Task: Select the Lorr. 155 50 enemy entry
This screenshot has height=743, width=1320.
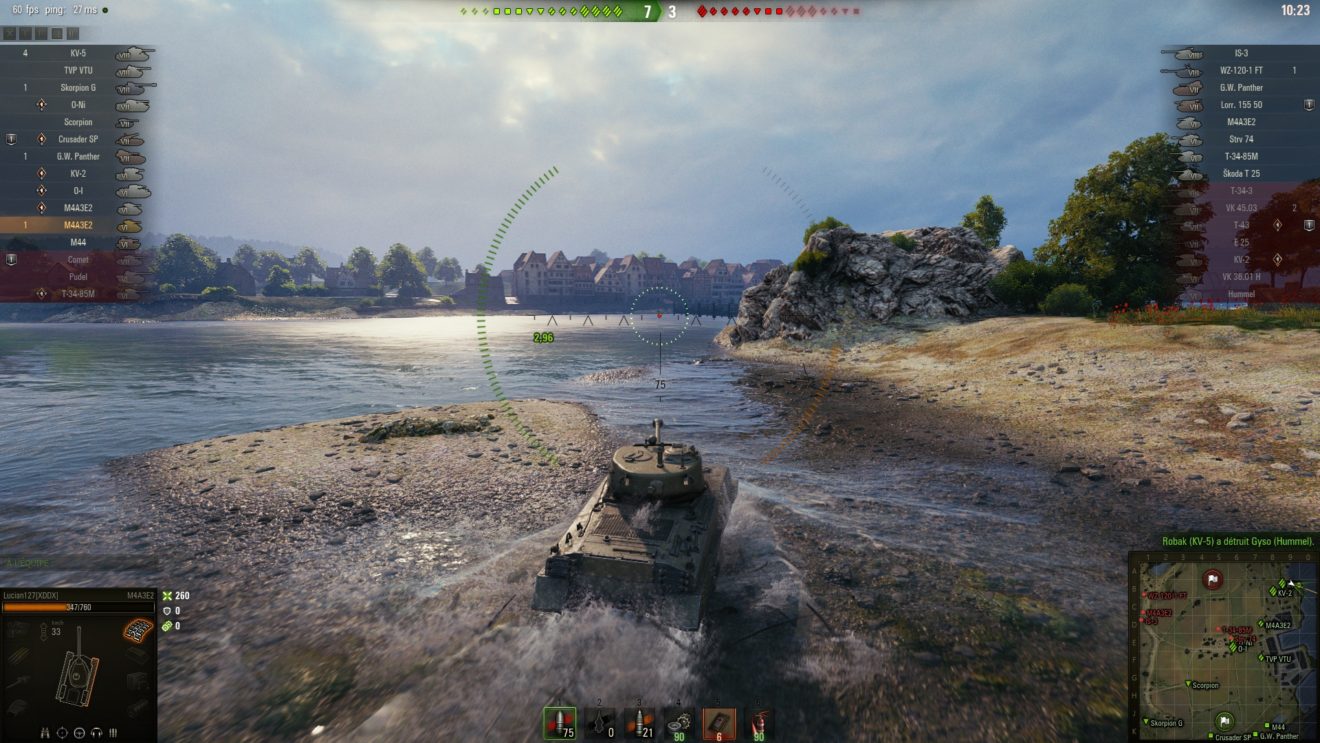Action: [1240, 105]
